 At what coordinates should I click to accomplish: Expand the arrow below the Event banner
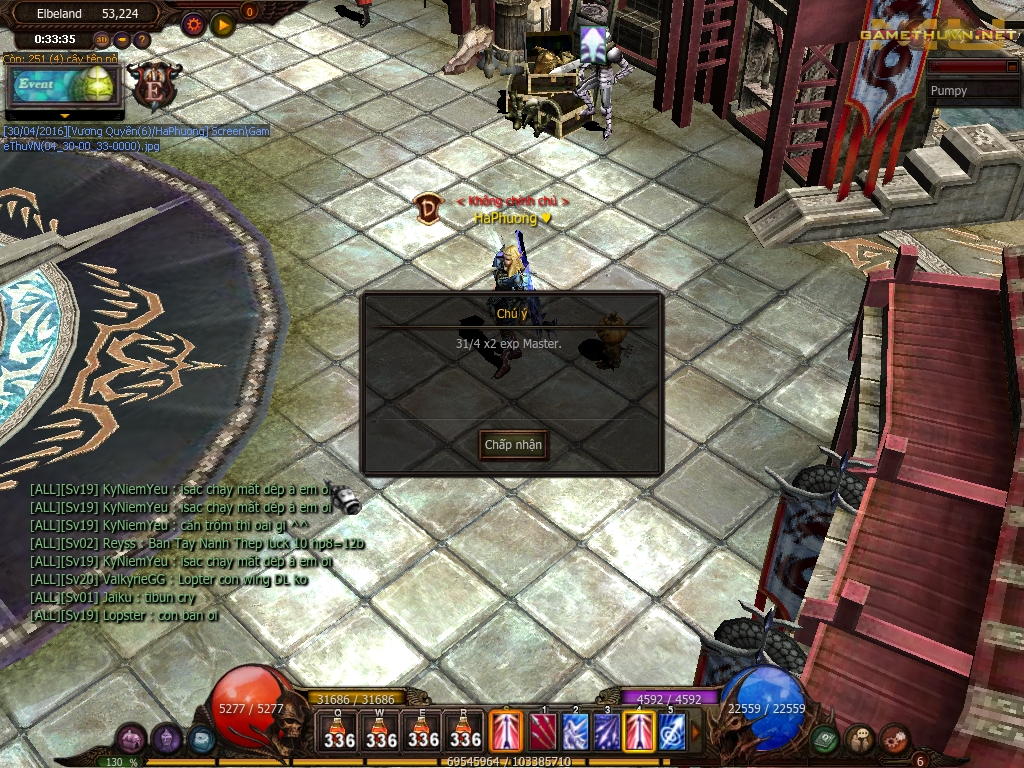(x=65, y=116)
